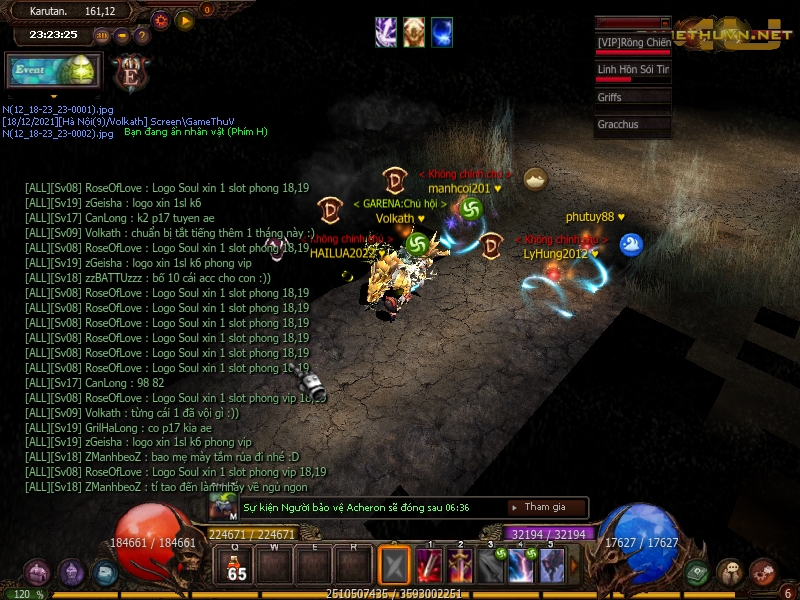
Task: Activate the sword skill in slot 2
Action: (x=460, y=566)
